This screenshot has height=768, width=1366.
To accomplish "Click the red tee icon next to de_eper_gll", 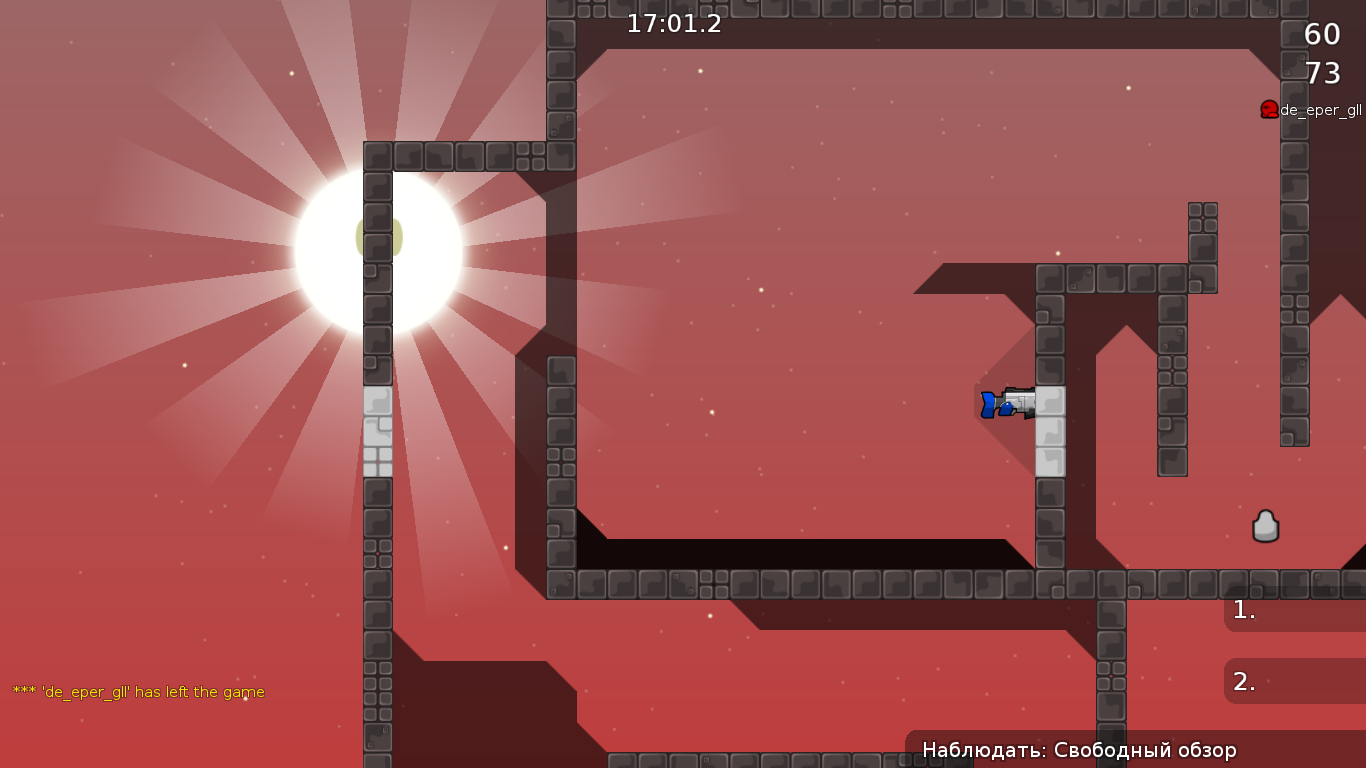I will tap(1269, 108).
